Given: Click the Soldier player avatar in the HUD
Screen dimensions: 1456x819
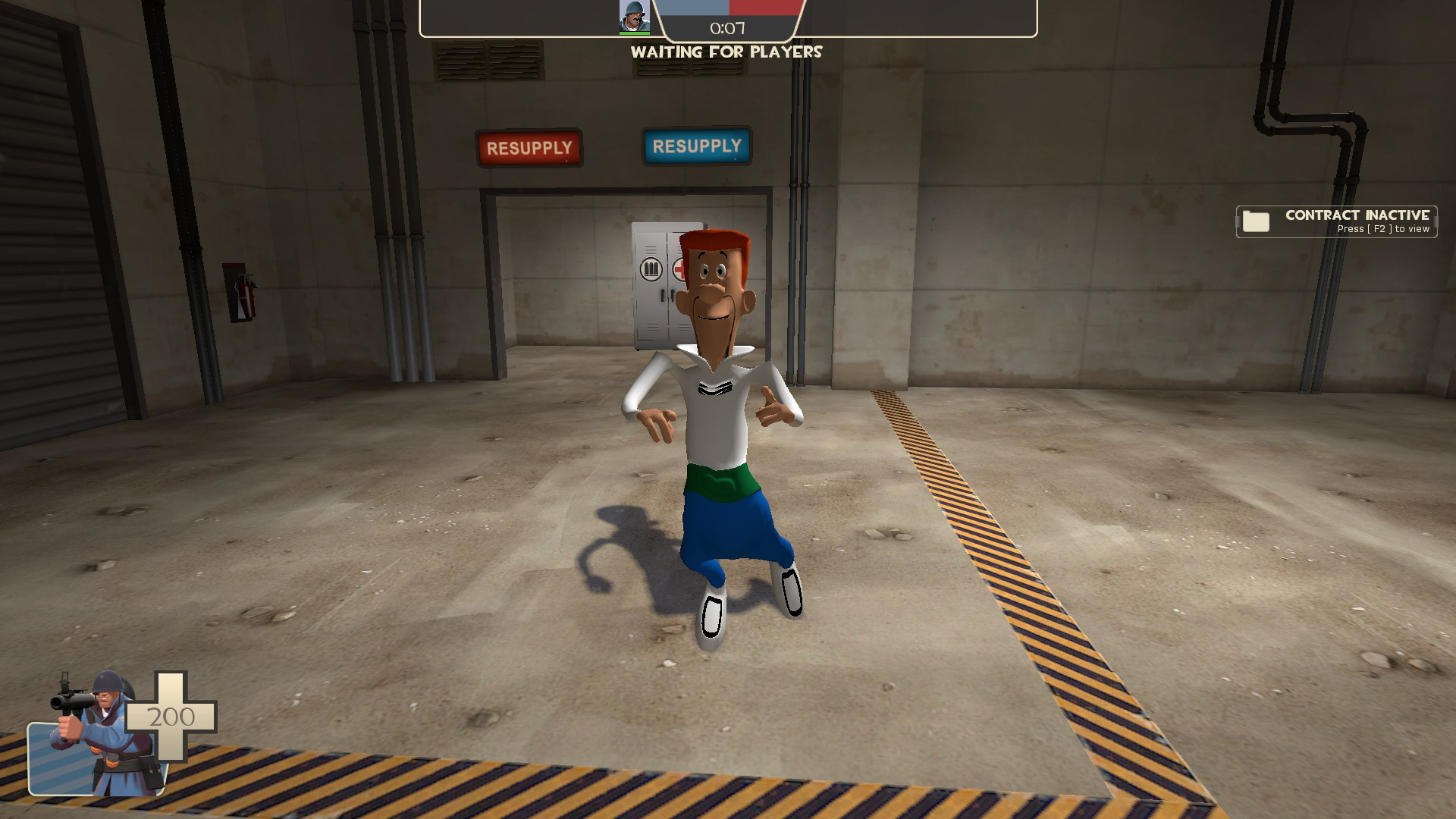Looking at the screenshot, I should (x=635, y=17).
